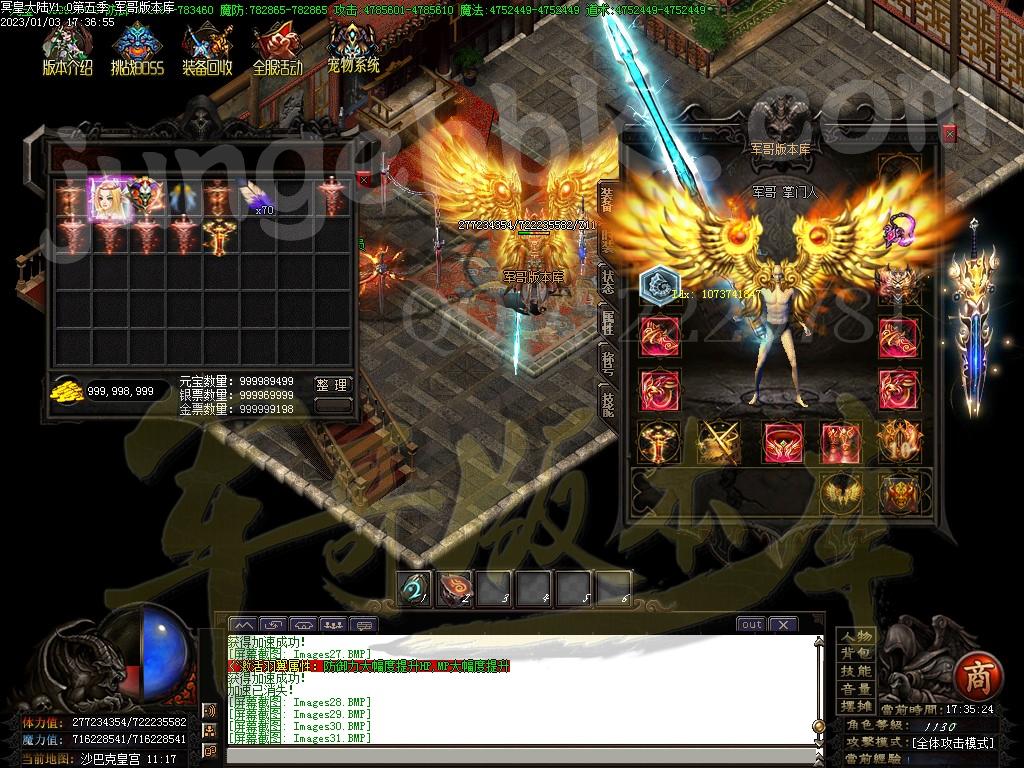This screenshot has width=1024, height=768.
Task: Select the blonde elf portrait item in bag
Action: [x=106, y=198]
